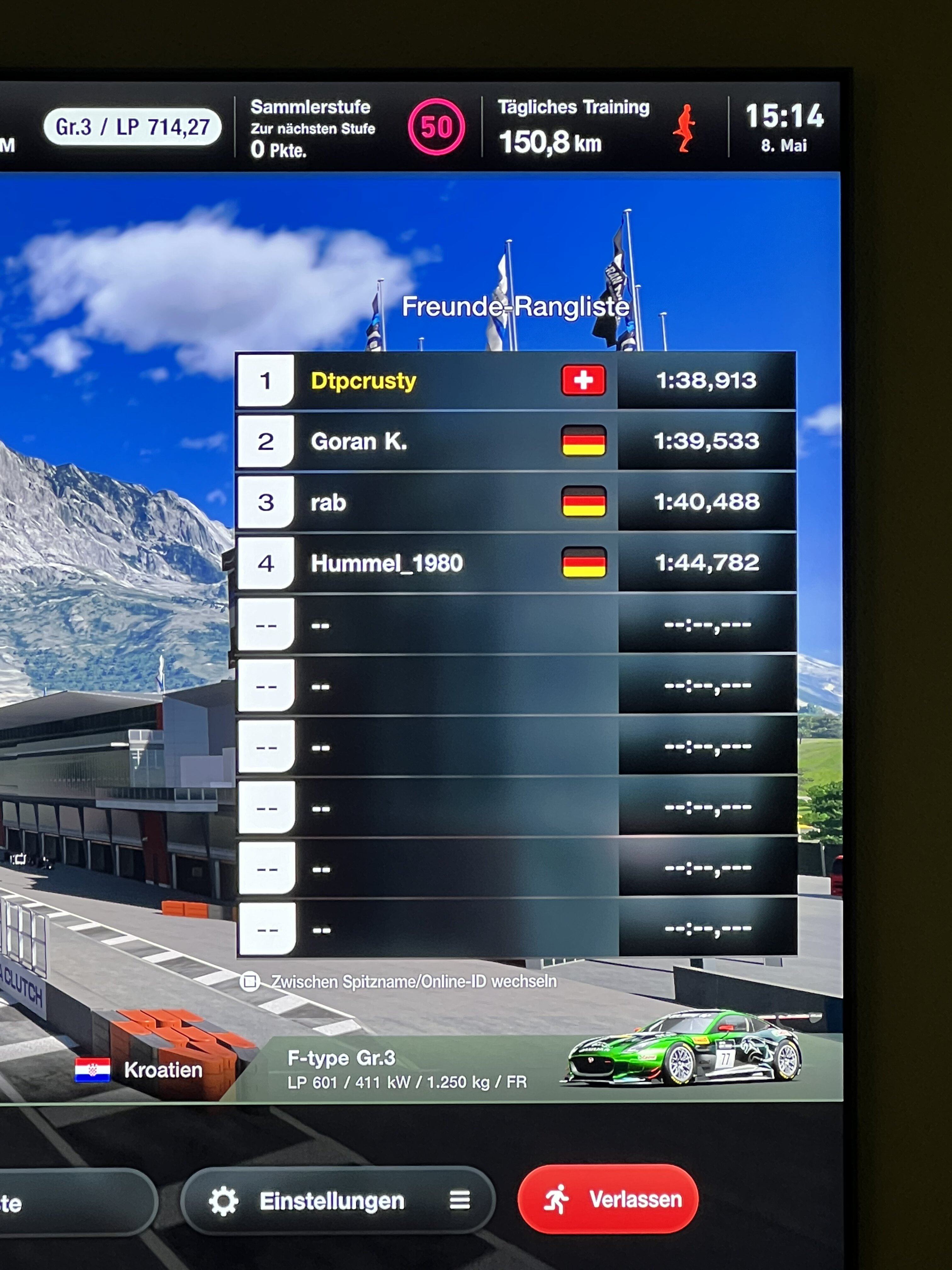
Task: Open the Einstellungen settings button
Action: click(x=337, y=1200)
